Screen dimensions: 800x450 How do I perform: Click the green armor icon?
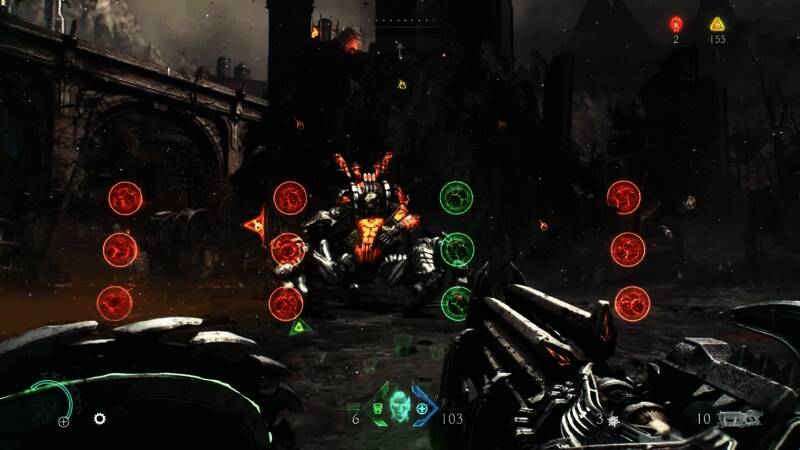click(379, 409)
